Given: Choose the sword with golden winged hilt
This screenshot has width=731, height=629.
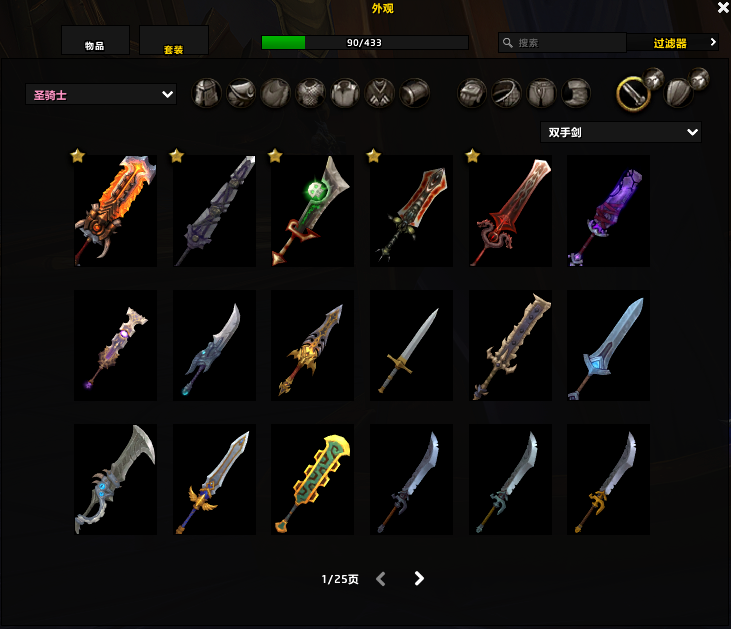Looking at the screenshot, I should pyautogui.click(x=214, y=480).
